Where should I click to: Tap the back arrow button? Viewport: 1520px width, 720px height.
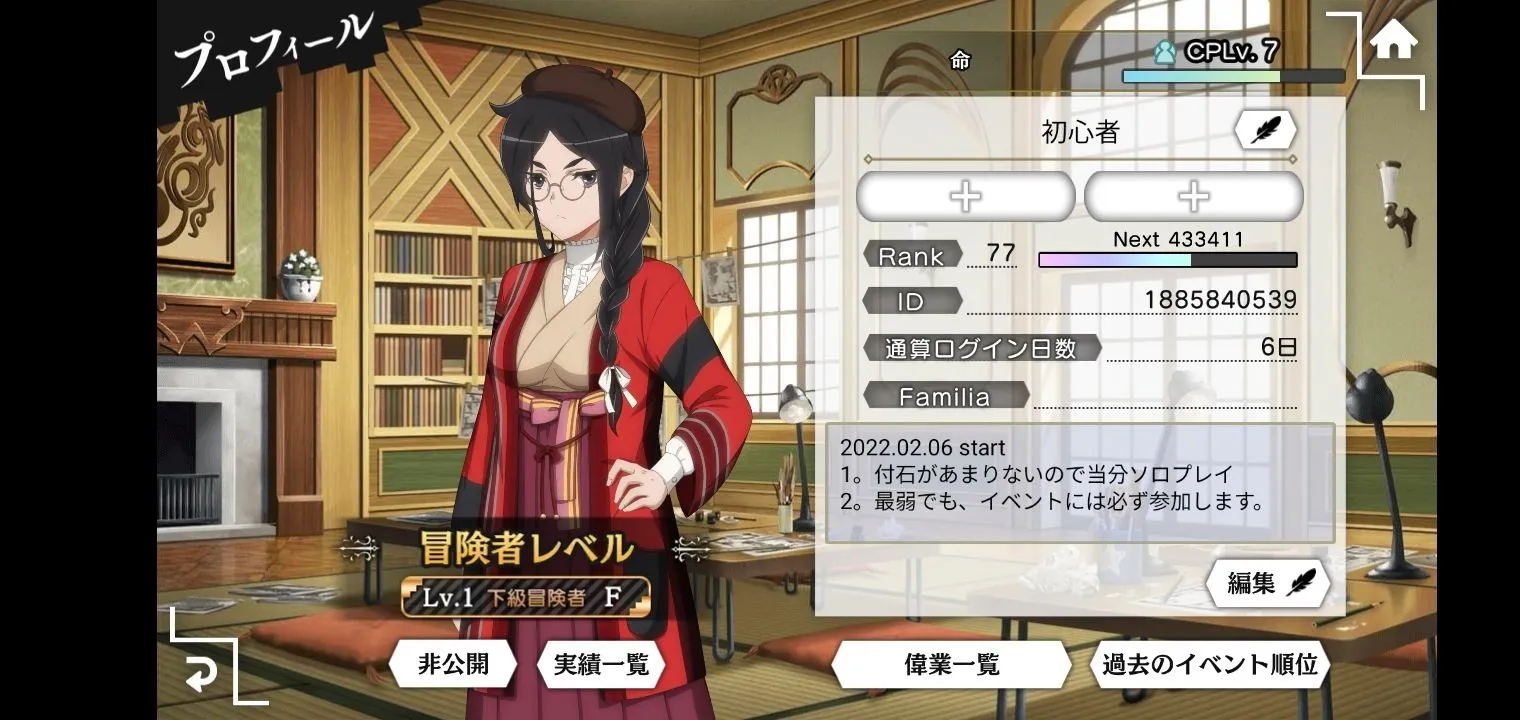[x=201, y=675]
